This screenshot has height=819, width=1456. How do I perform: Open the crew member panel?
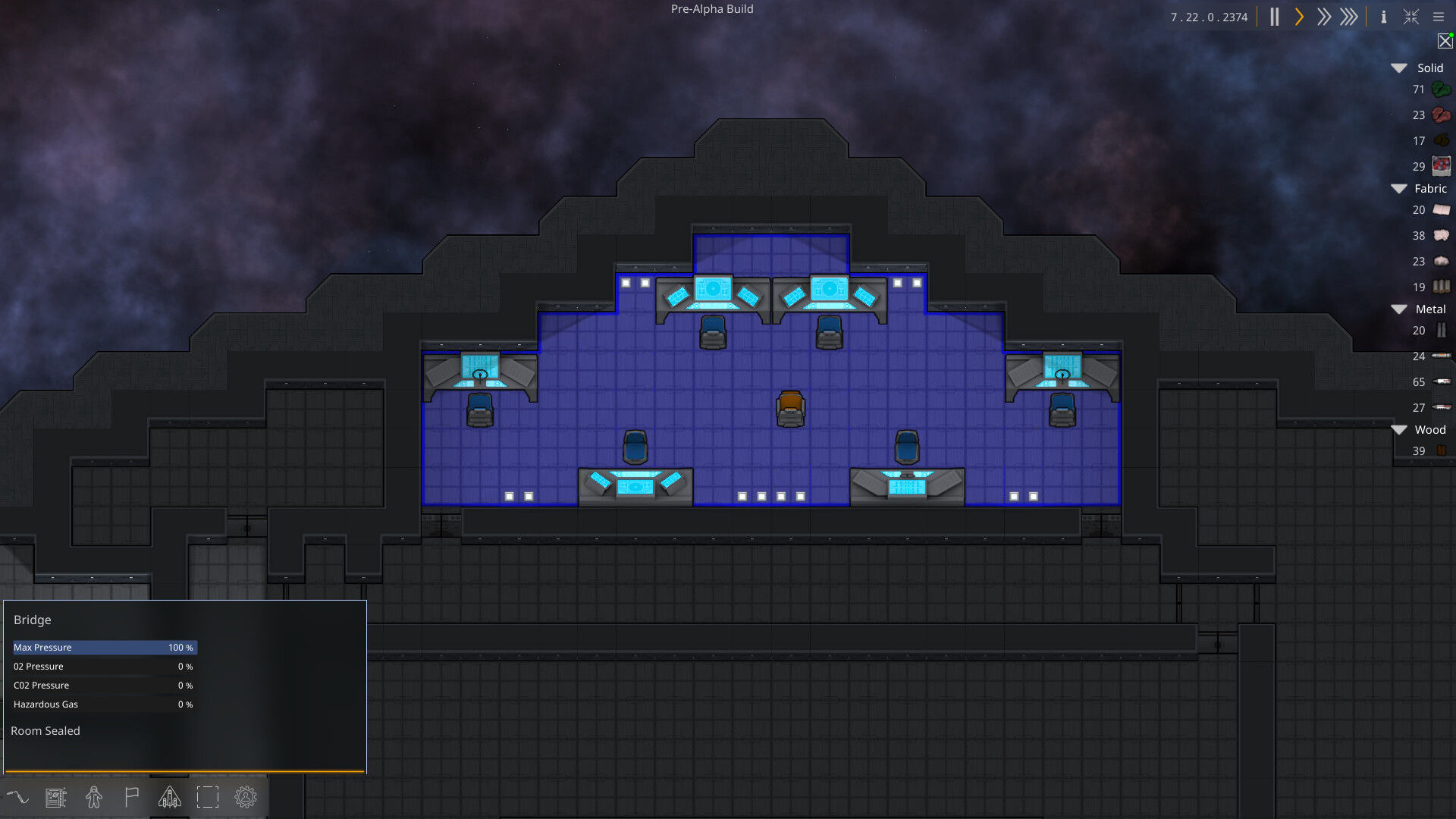94,797
